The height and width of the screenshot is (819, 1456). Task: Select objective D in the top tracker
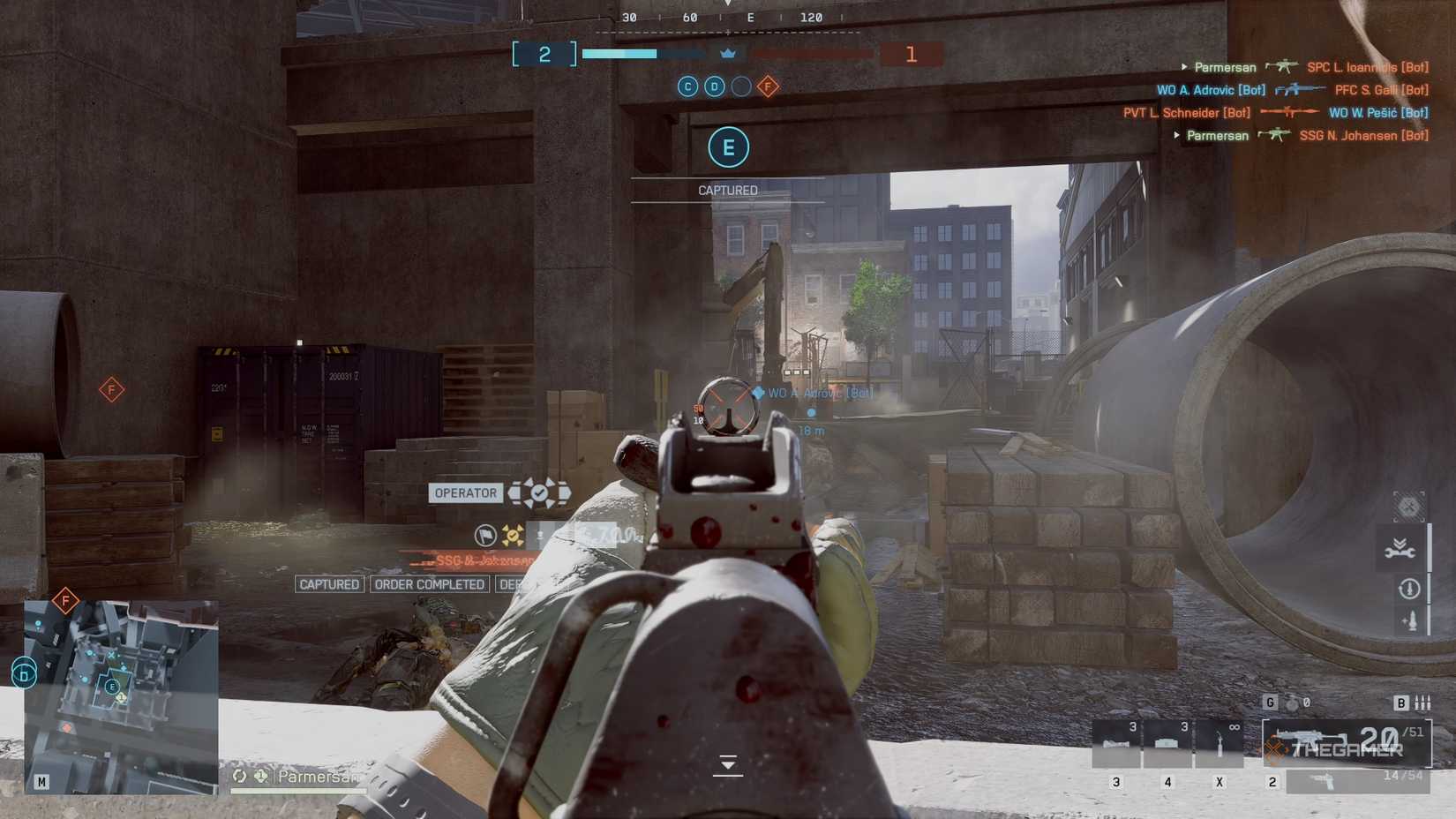[715, 86]
